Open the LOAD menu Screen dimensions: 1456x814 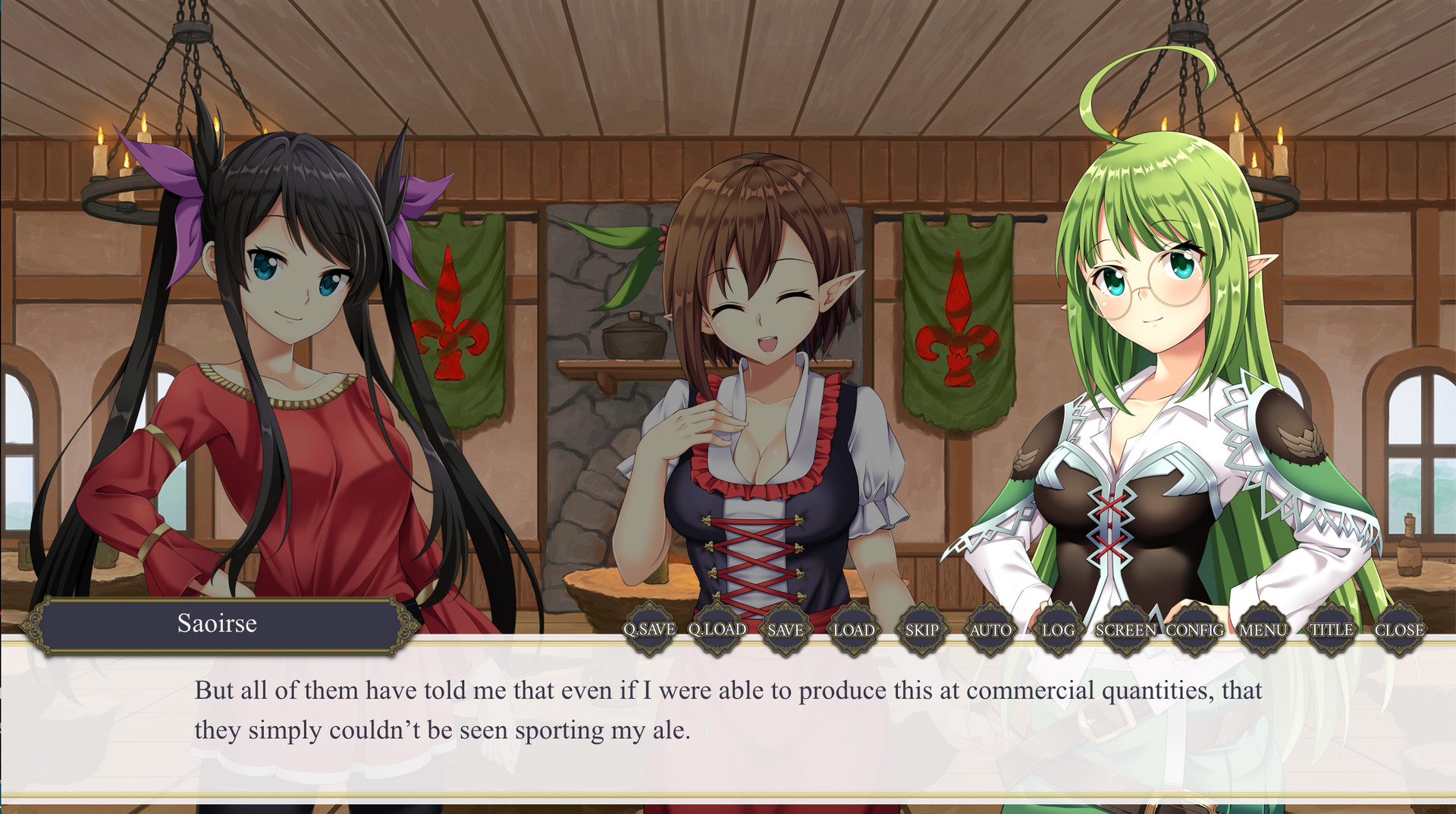853,629
